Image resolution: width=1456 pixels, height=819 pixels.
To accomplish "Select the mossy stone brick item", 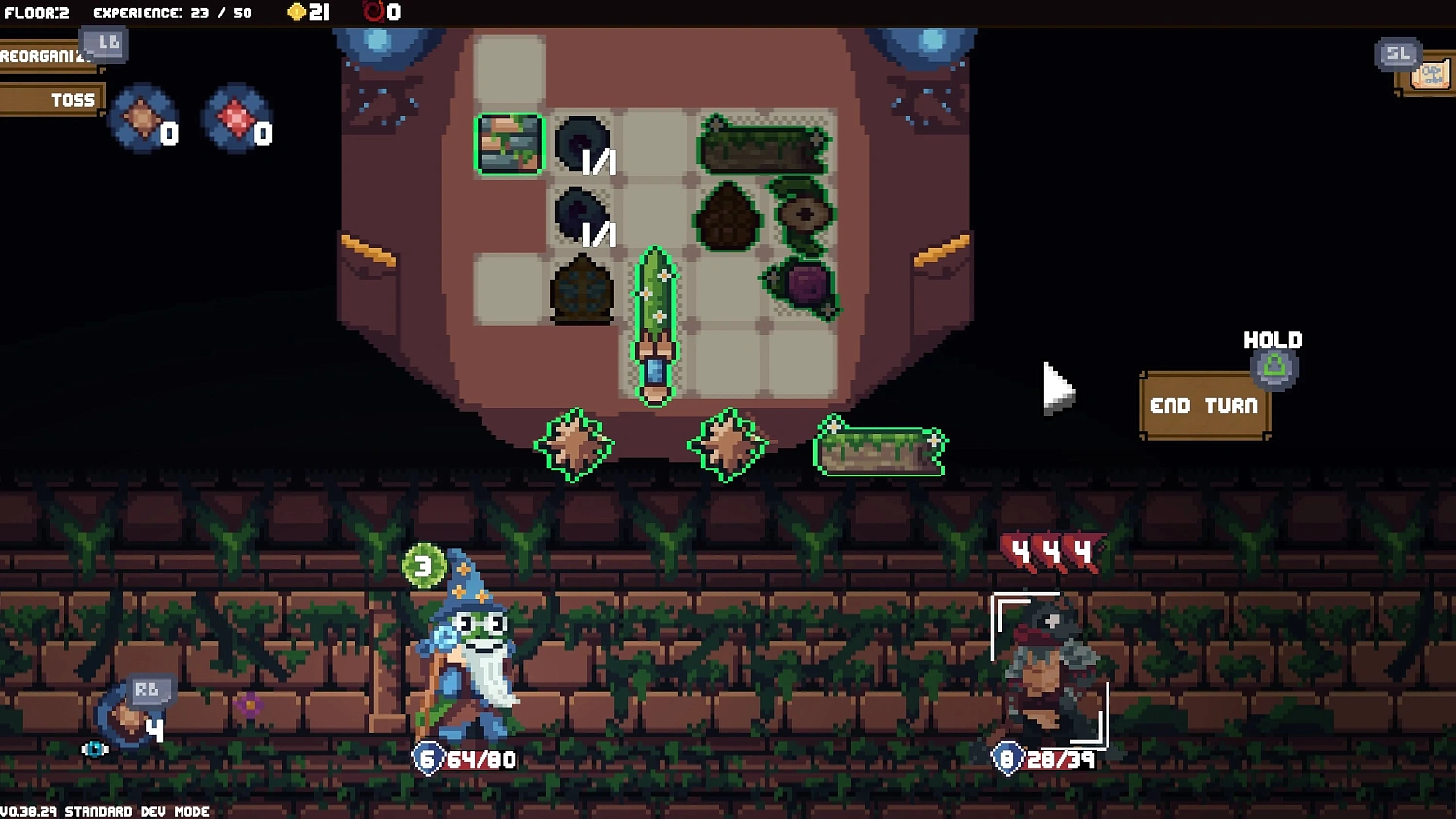I will [x=508, y=144].
